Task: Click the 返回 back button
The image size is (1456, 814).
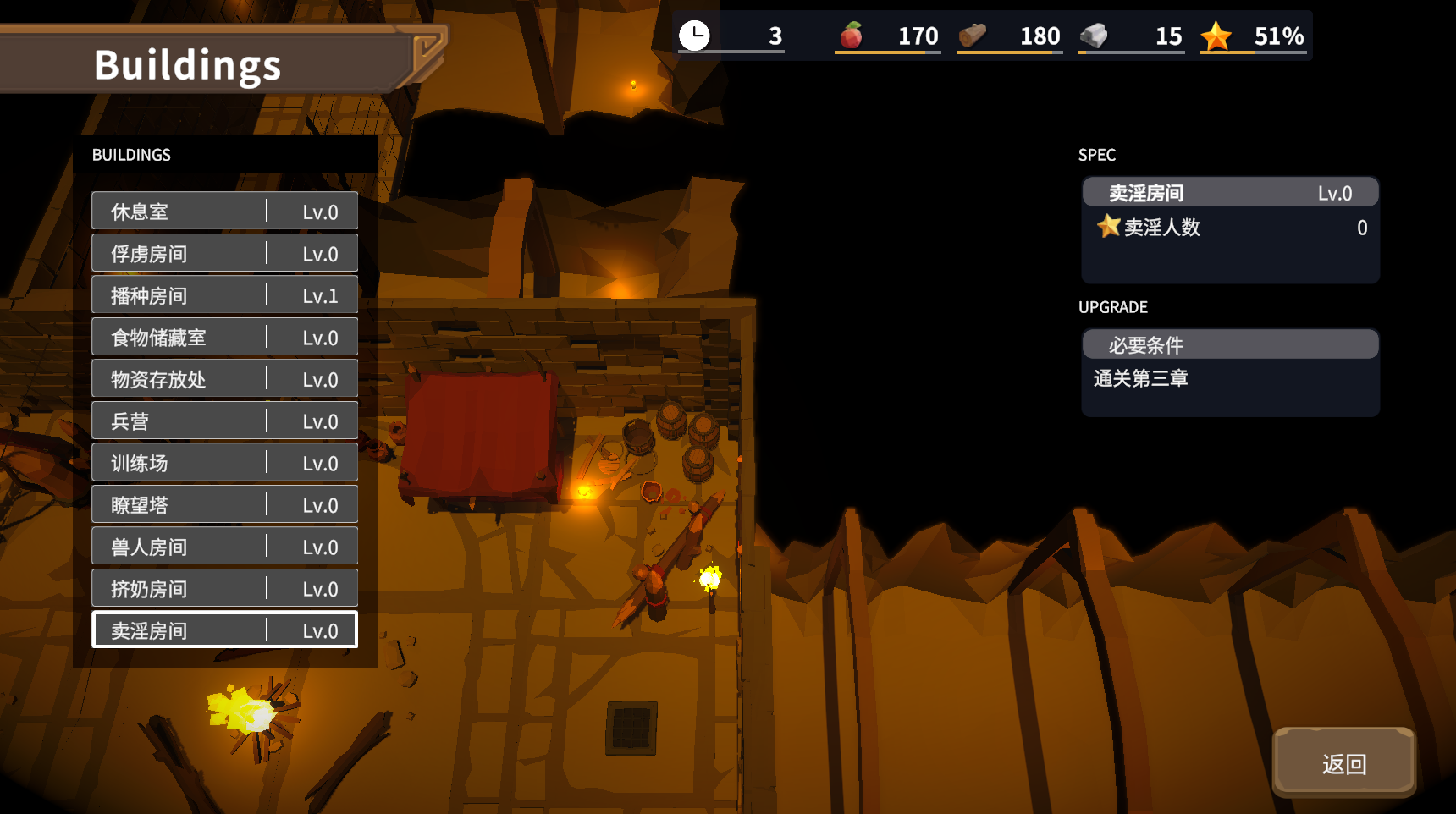Action: coord(1343,763)
